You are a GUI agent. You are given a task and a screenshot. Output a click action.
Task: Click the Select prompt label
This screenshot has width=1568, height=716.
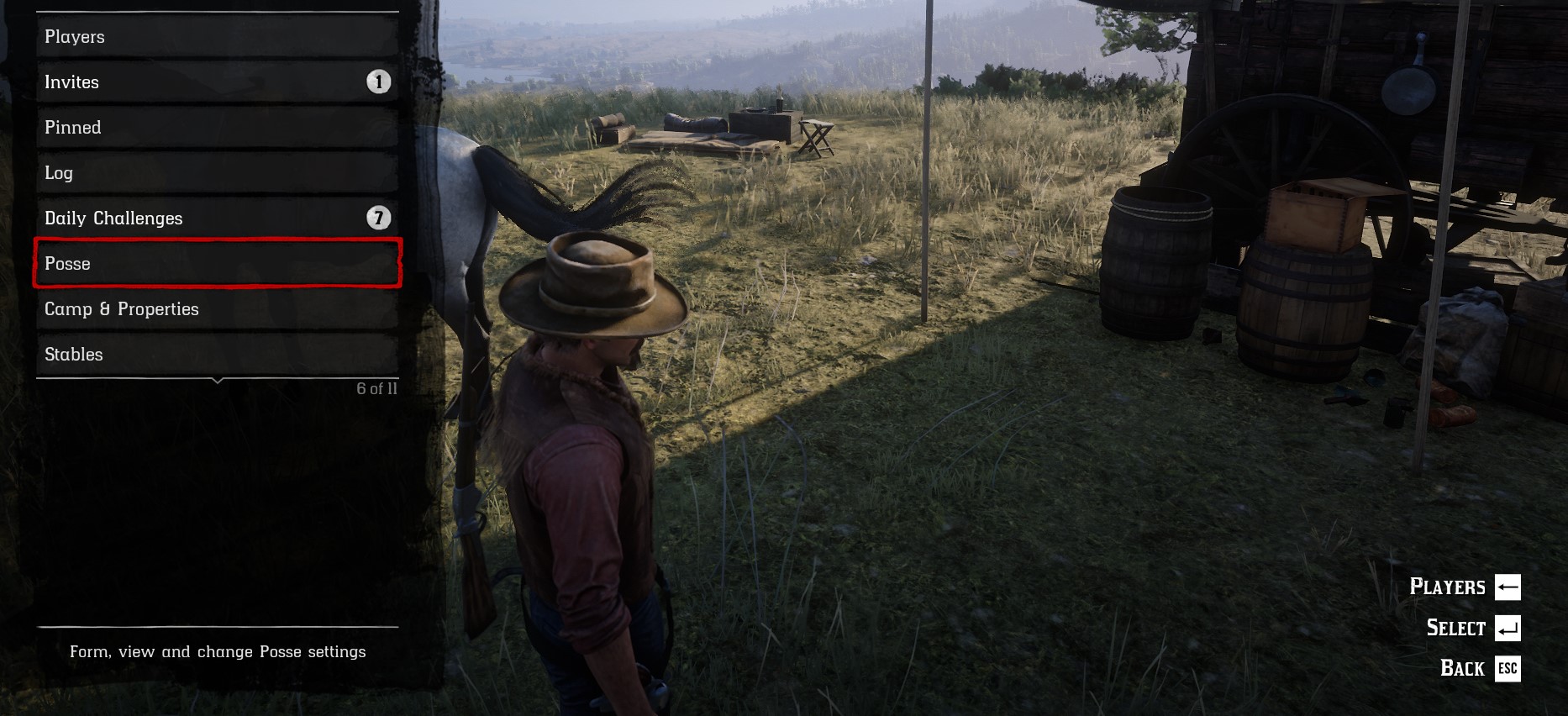[x=1455, y=627]
